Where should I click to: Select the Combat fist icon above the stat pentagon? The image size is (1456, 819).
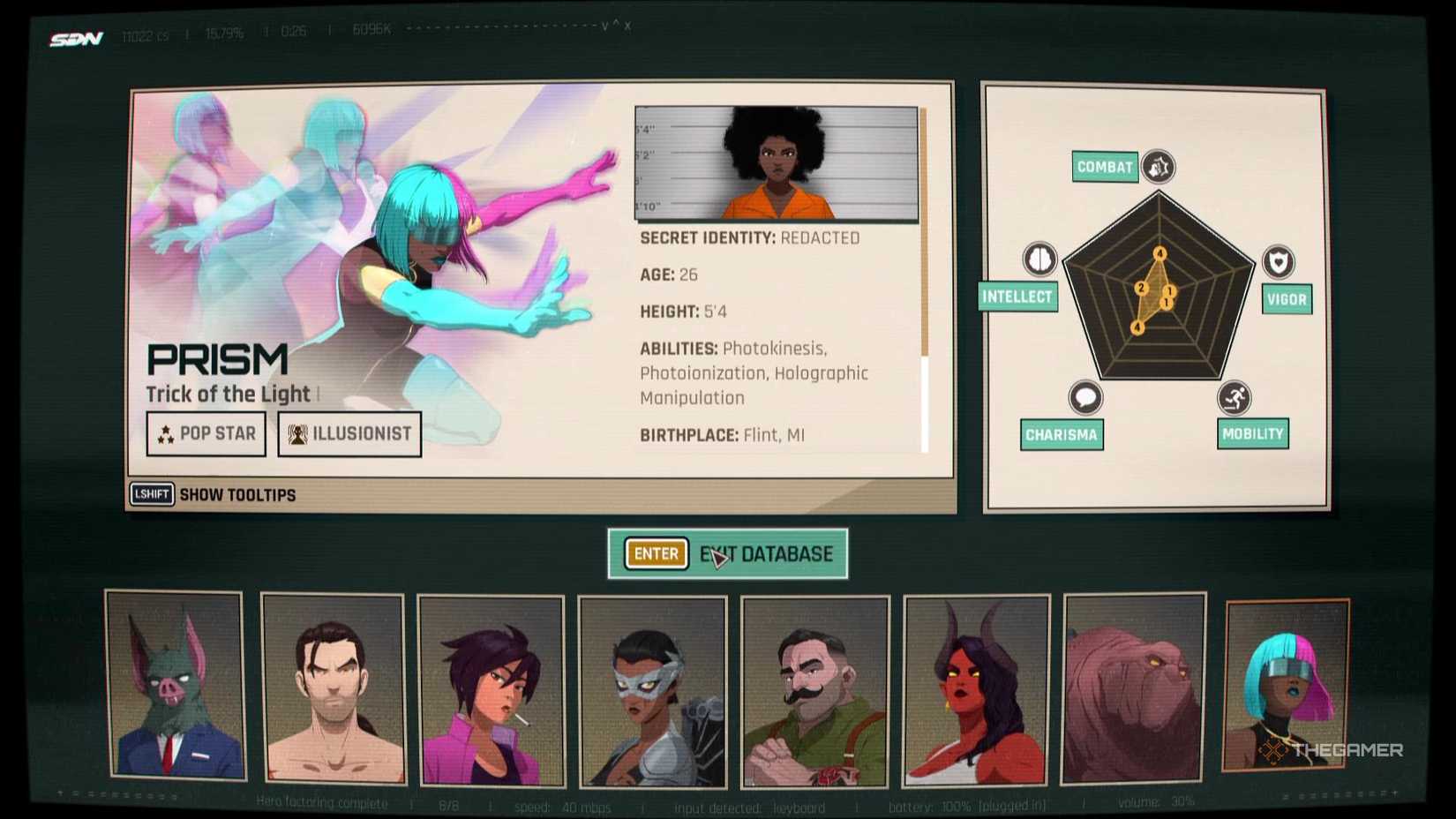coord(1160,166)
